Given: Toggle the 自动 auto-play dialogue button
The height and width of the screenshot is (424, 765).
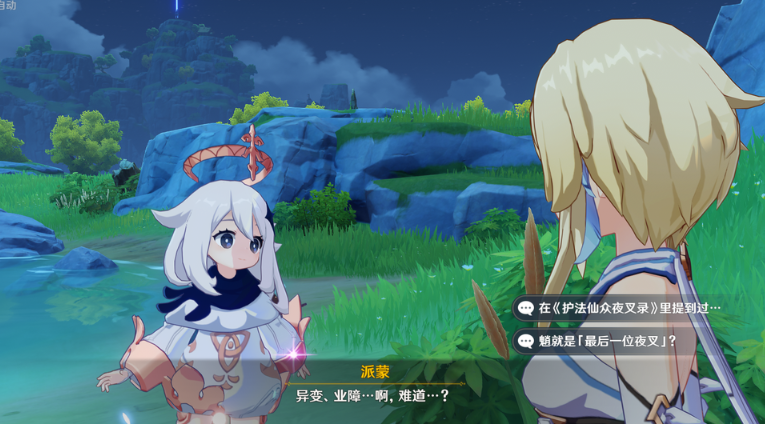Looking at the screenshot, I should (8, 5).
